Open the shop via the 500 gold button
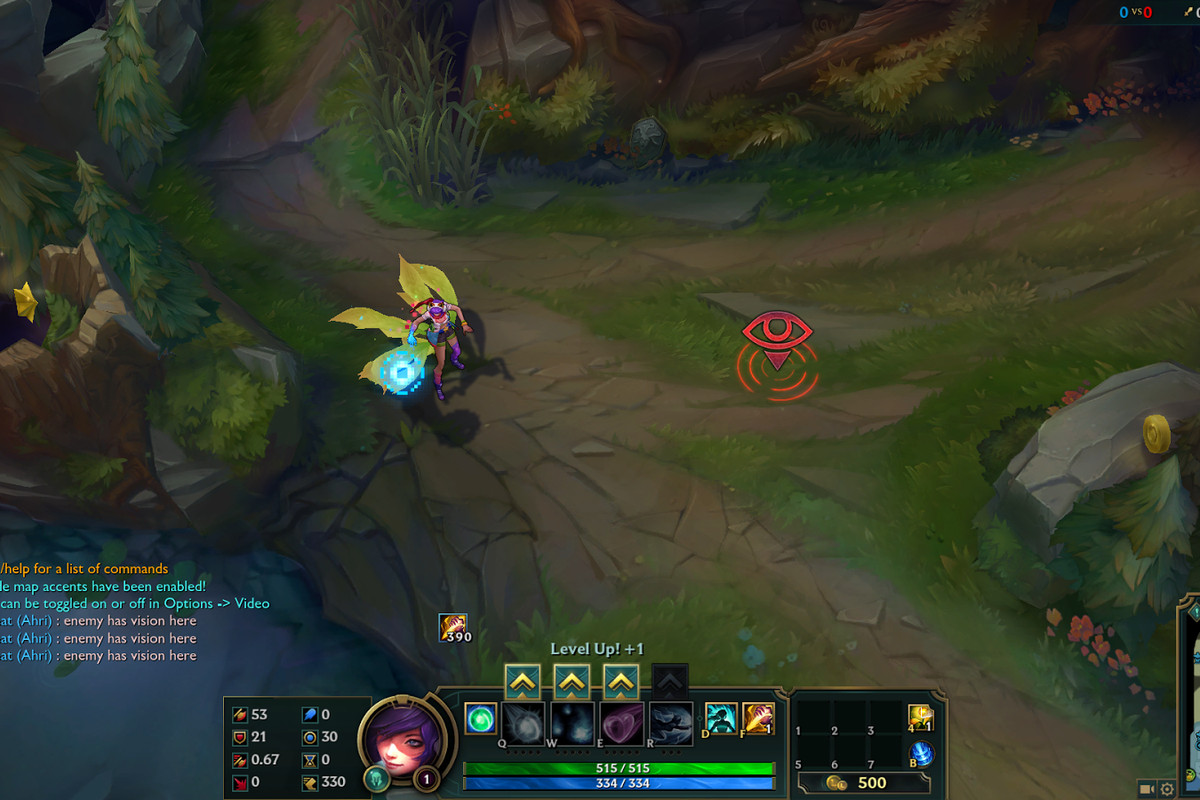Image resolution: width=1200 pixels, height=800 pixels. [x=857, y=782]
